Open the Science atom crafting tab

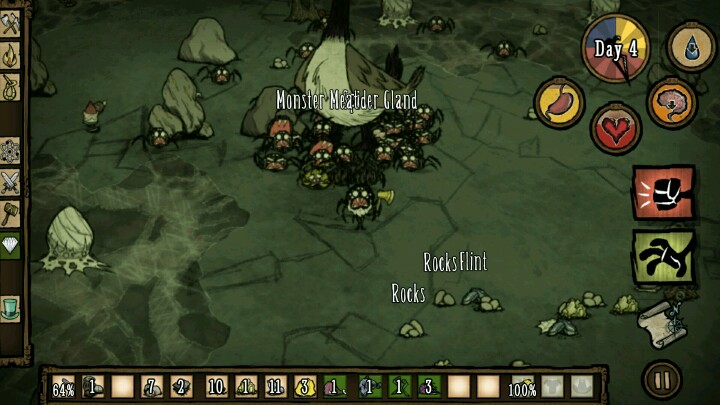click(x=11, y=151)
